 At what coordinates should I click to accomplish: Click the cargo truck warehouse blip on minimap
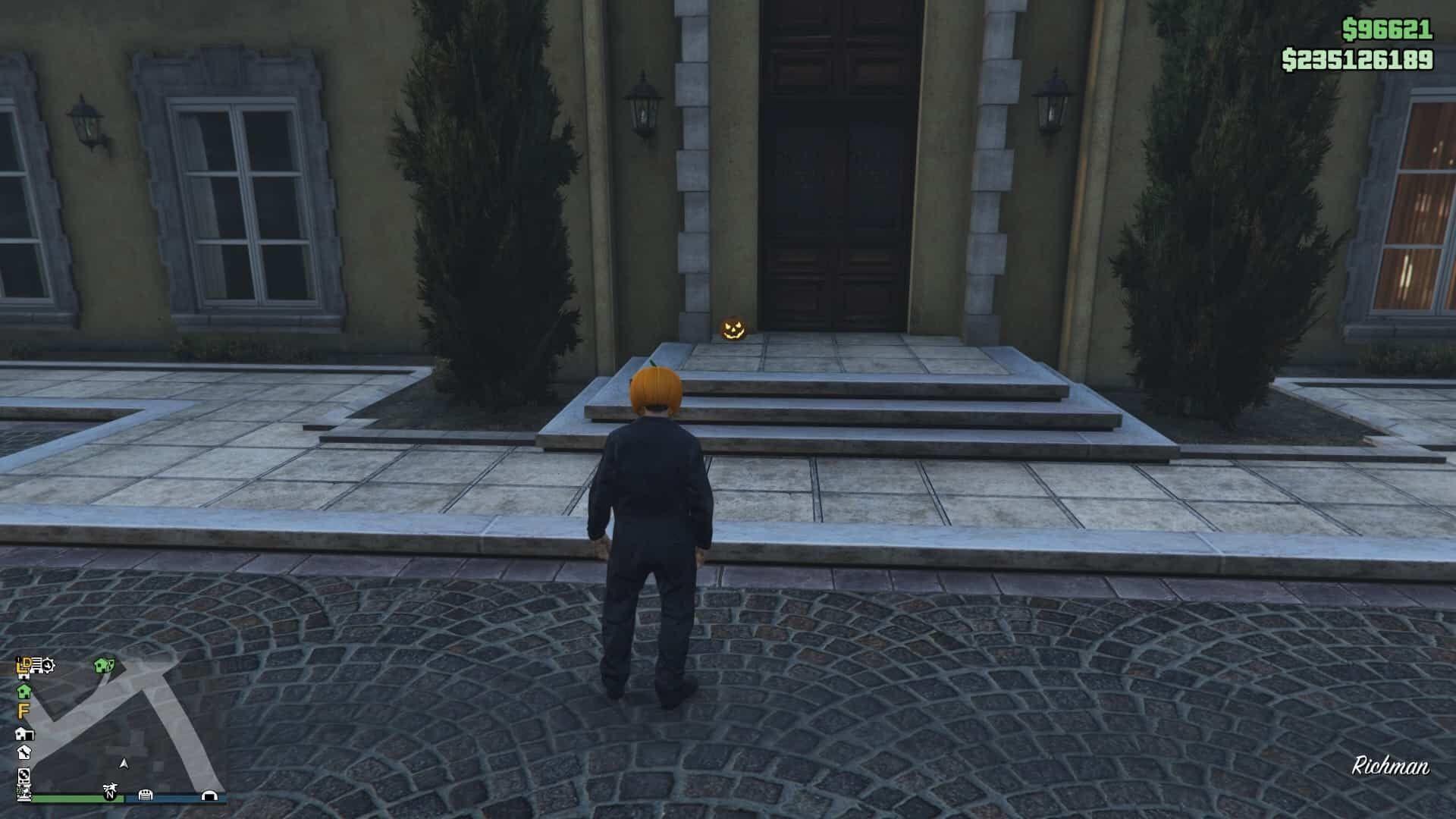37,666
